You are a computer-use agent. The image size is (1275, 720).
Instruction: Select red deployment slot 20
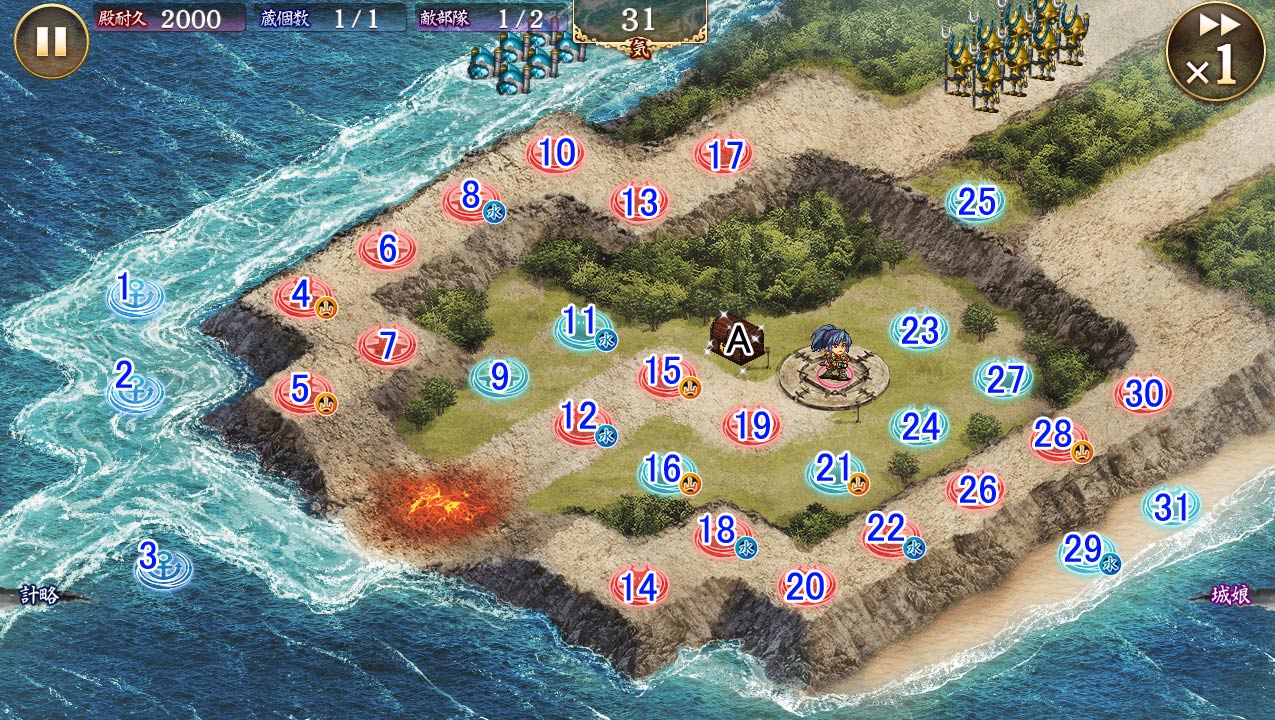pos(806,588)
